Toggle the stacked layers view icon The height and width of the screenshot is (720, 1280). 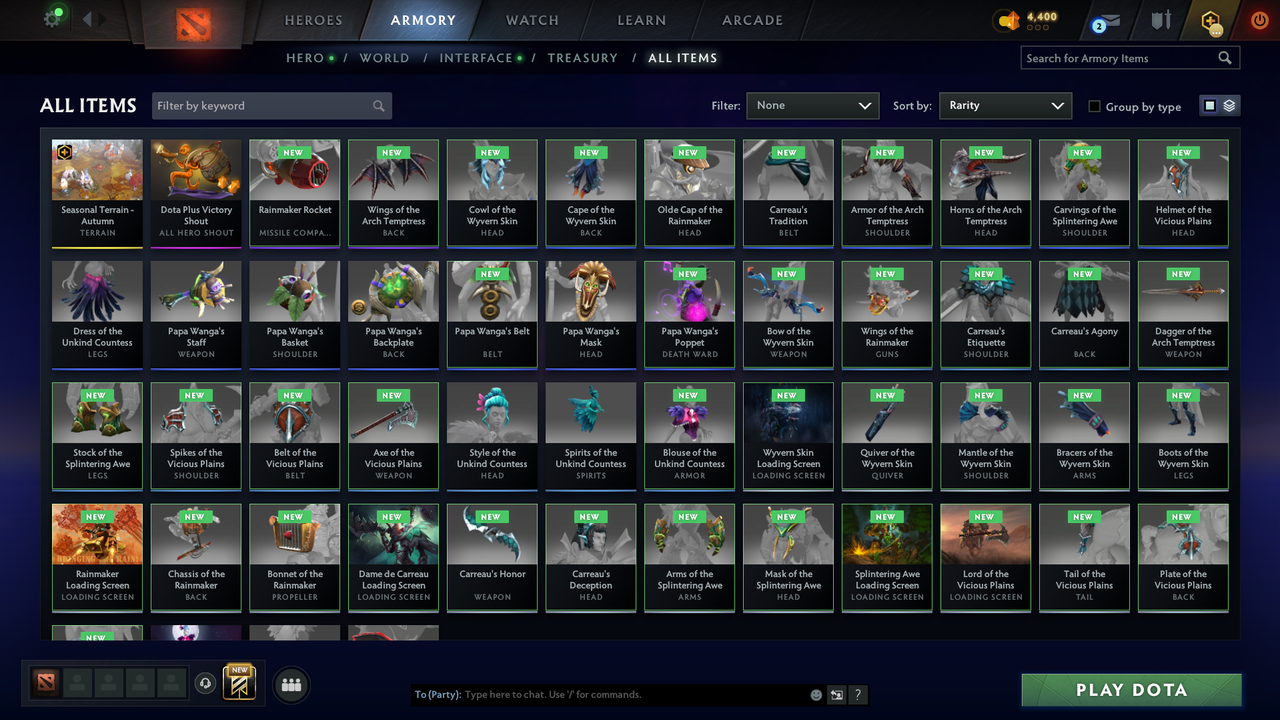[1228, 105]
